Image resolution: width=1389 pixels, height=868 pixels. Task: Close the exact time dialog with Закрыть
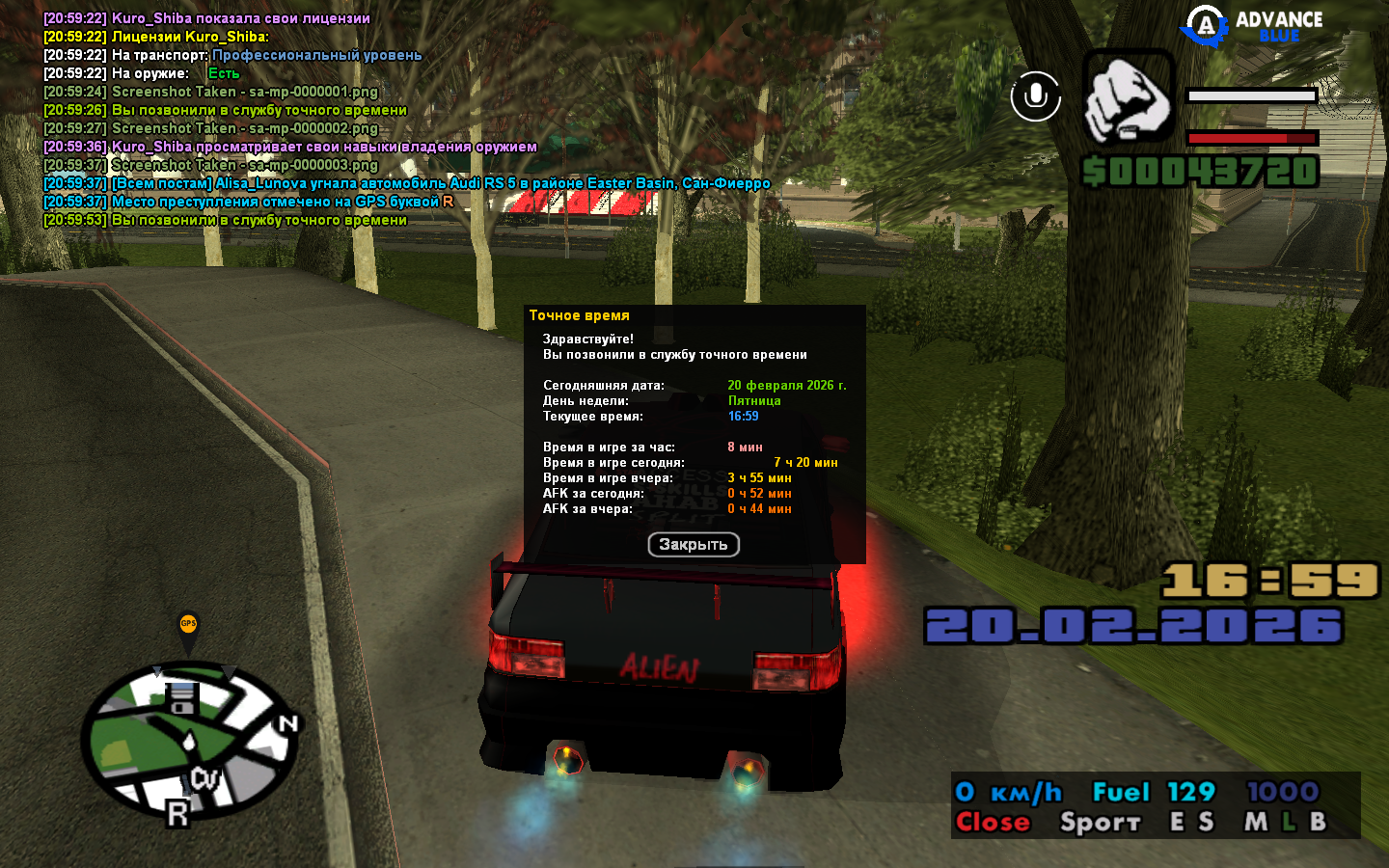[693, 545]
